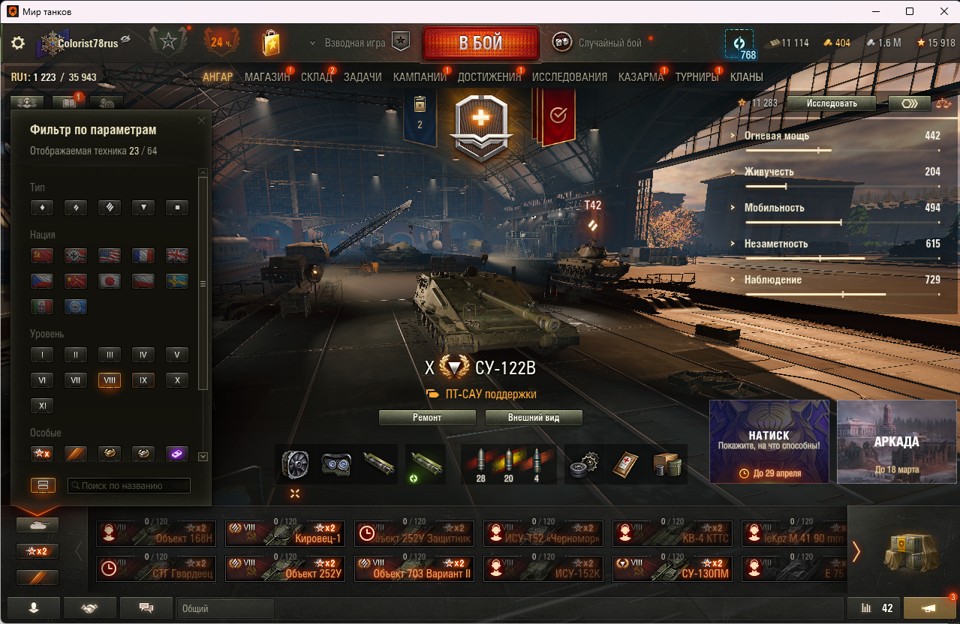Choose the СУ-130ПМ tank from carousel
Image resolution: width=960 pixels, height=624 pixels.
pos(673,569)
